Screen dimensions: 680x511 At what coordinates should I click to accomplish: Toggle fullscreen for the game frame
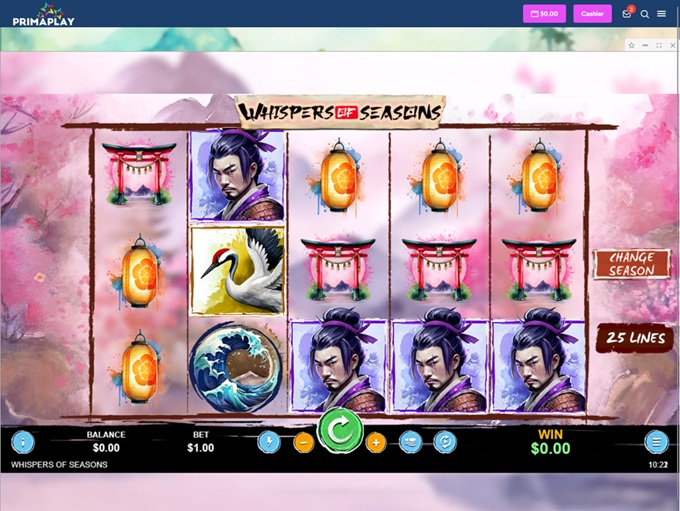click(x=658, y=45)
